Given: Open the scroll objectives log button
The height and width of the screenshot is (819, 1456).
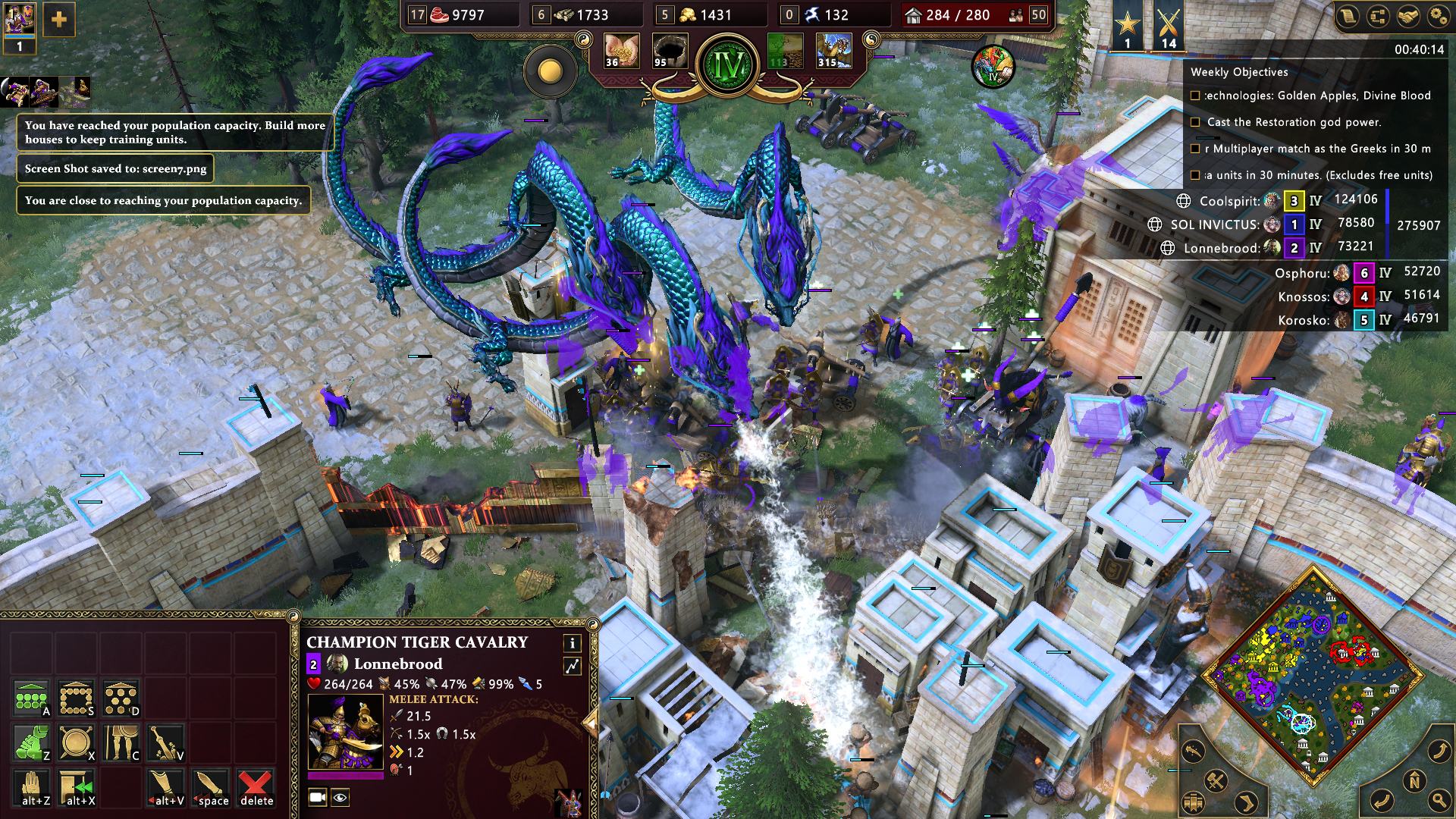Looking at the screenshot, I should coord(1348,17).
